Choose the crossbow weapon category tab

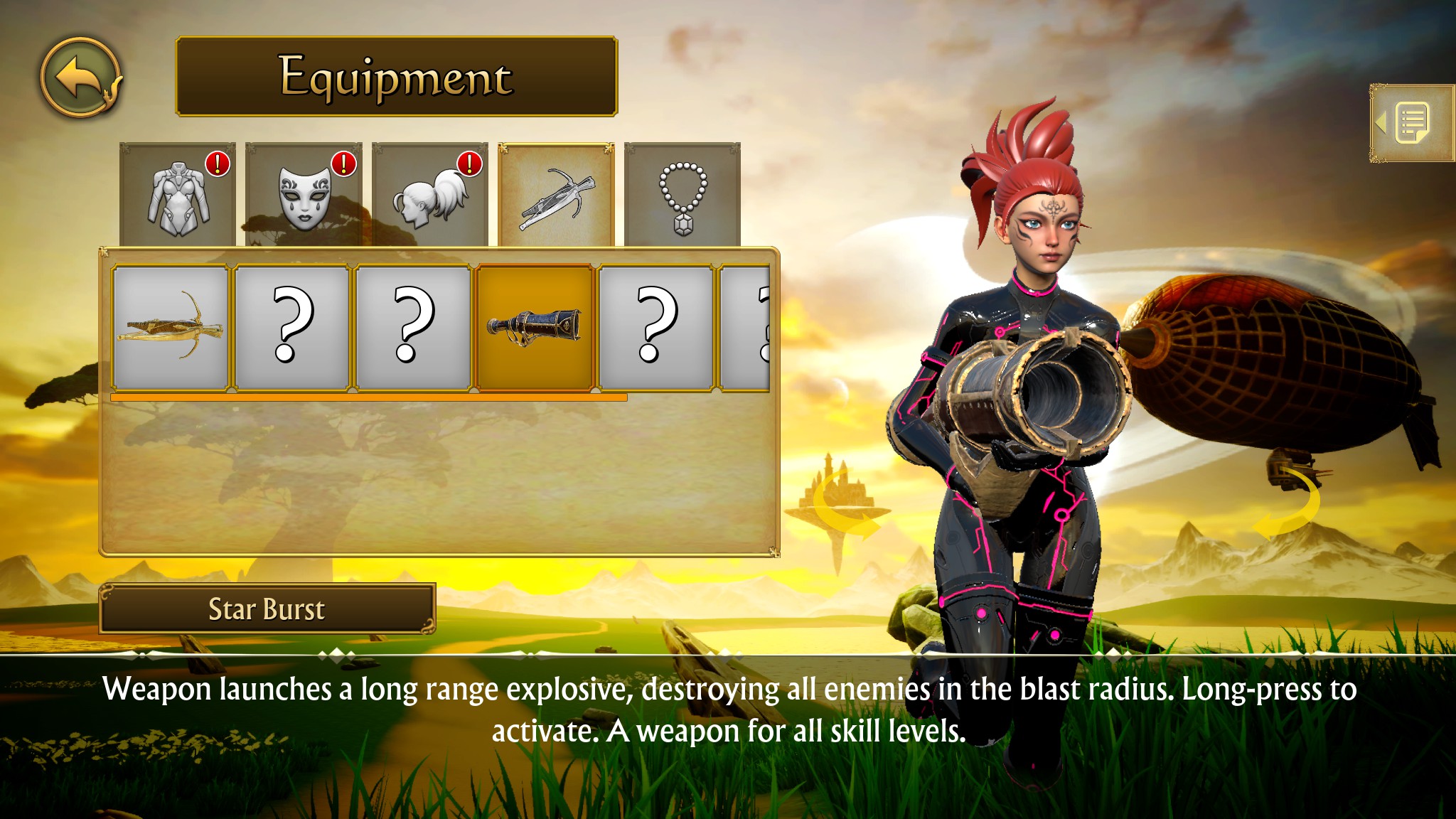pos(556,195)
